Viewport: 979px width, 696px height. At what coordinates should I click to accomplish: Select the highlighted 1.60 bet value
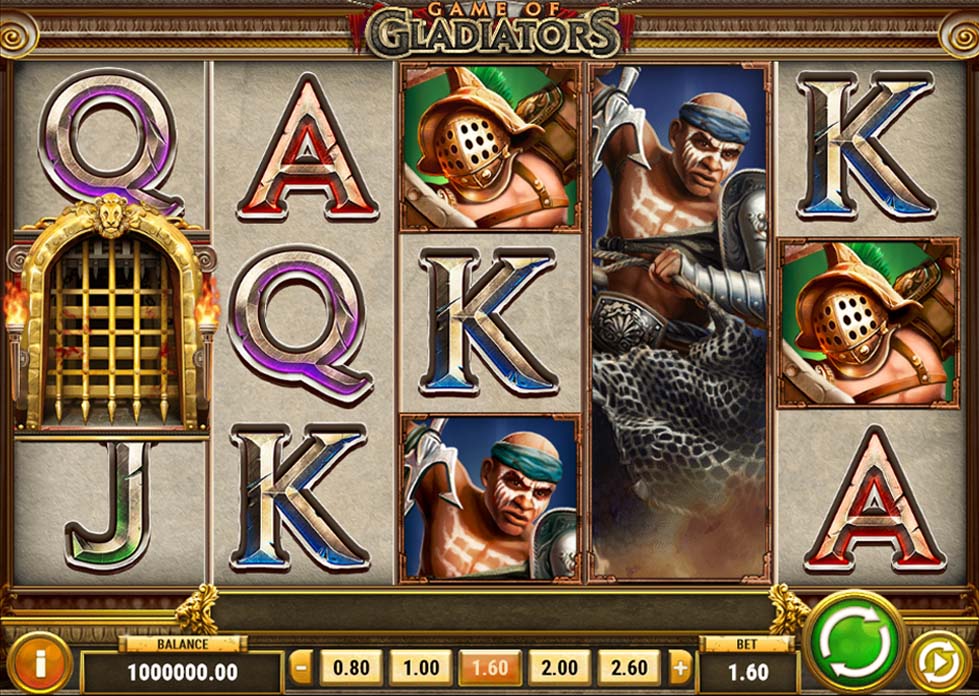click(489, 667)
